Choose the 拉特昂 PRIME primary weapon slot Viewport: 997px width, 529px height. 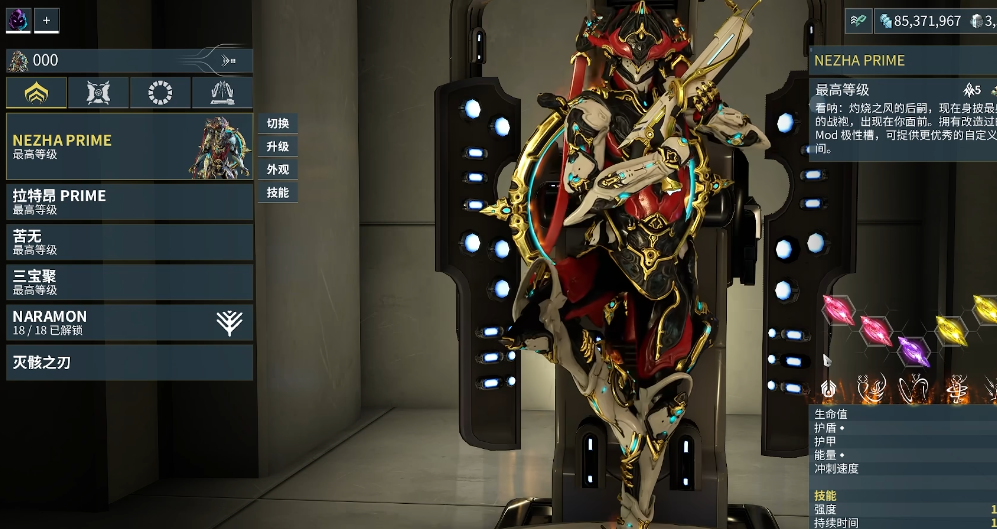129,201
